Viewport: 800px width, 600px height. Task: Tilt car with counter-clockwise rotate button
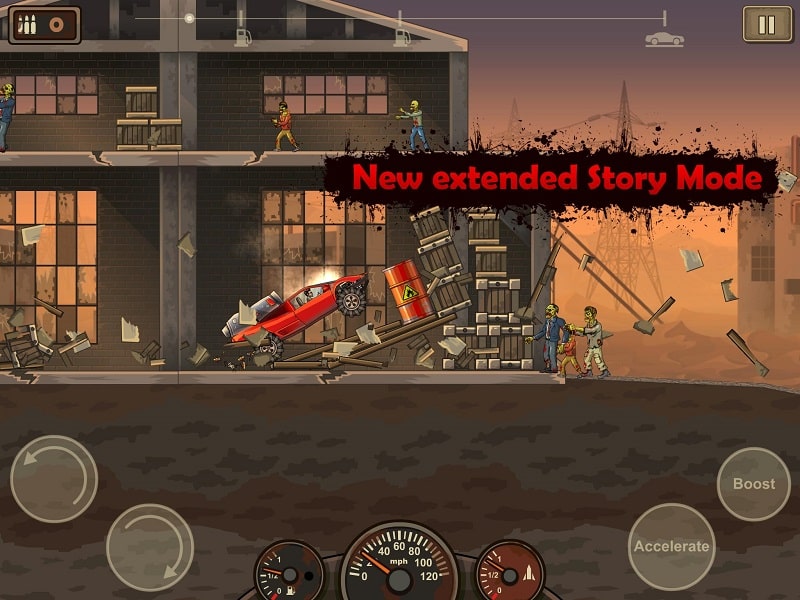click(54, 479)
